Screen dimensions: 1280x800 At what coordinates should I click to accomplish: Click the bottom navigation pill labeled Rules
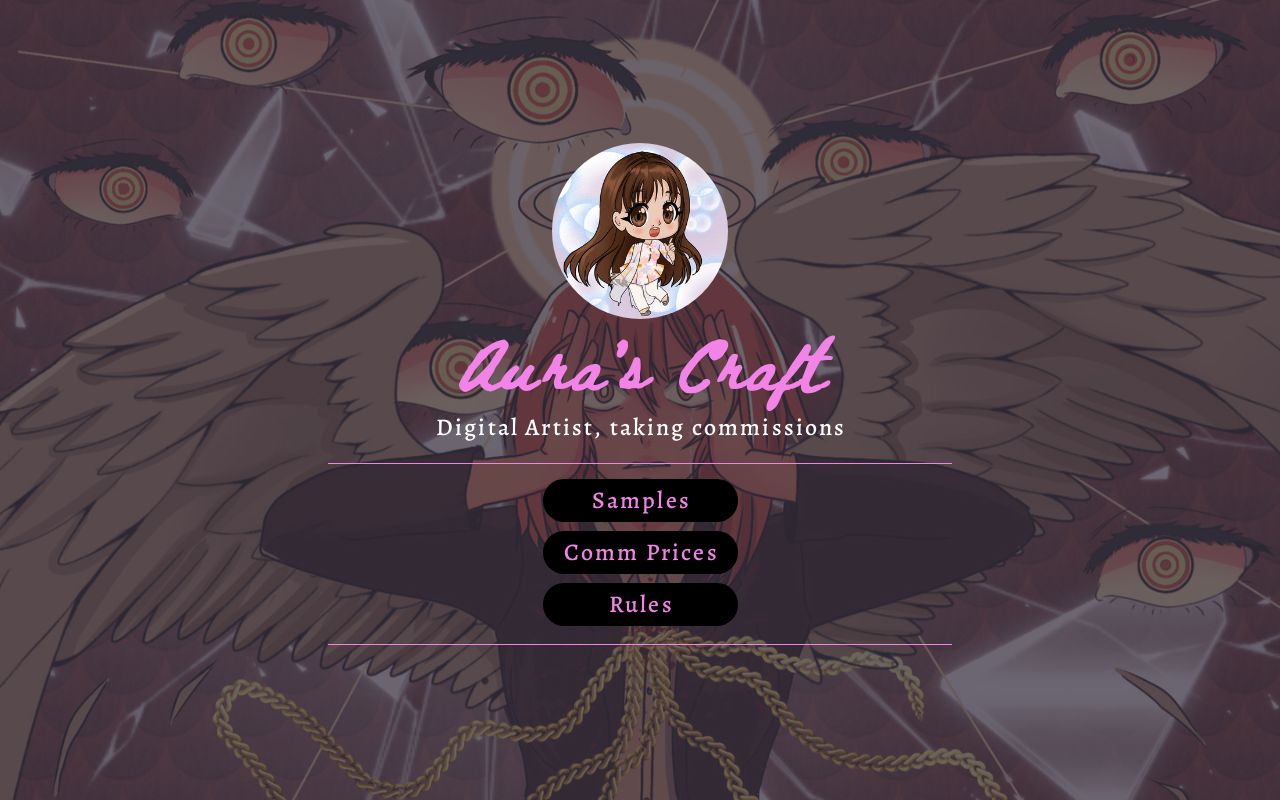pyautogui.click(x=640, y=604)
